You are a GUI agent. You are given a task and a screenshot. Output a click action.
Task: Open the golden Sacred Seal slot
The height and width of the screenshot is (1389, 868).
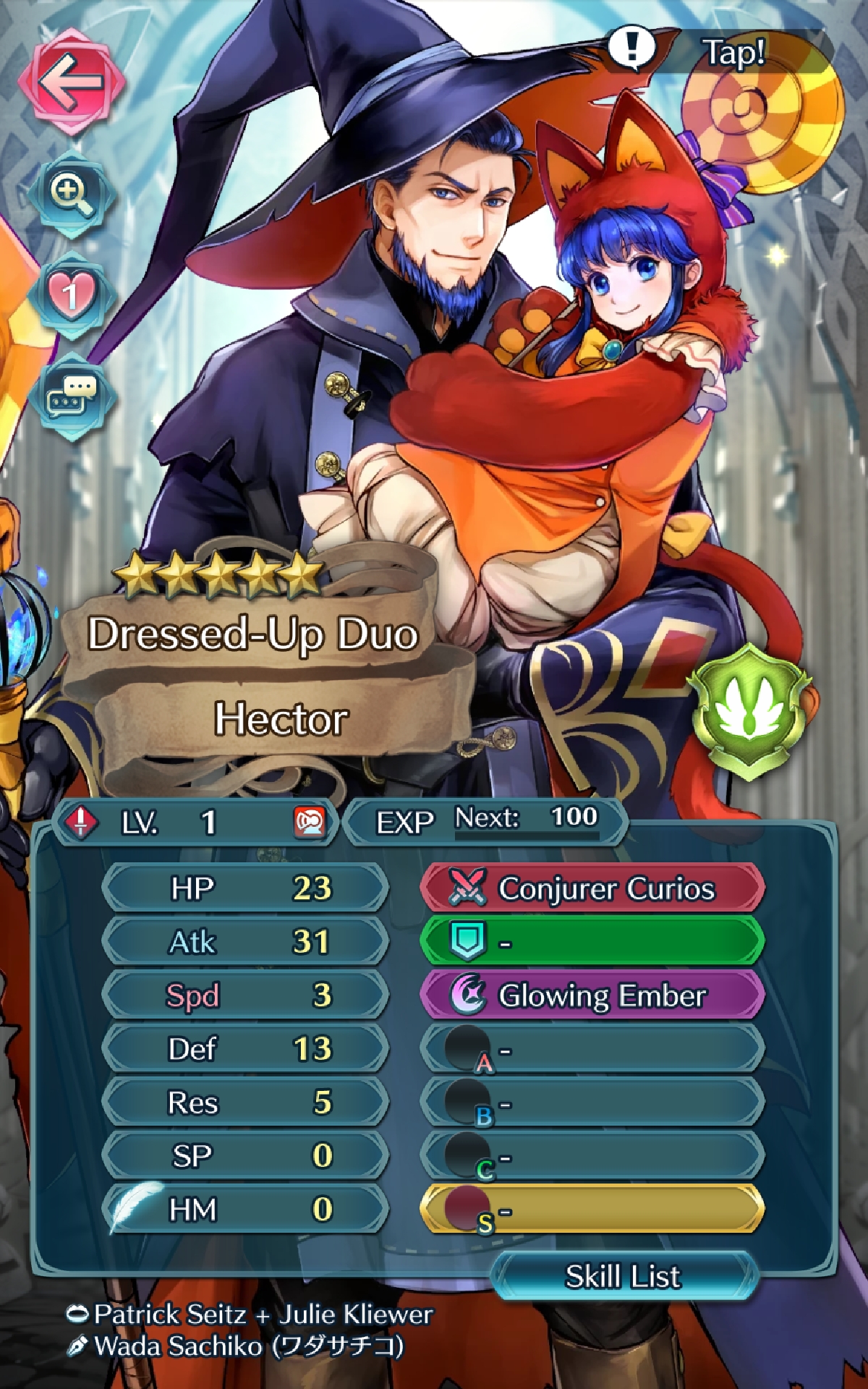click(592, 1210)
